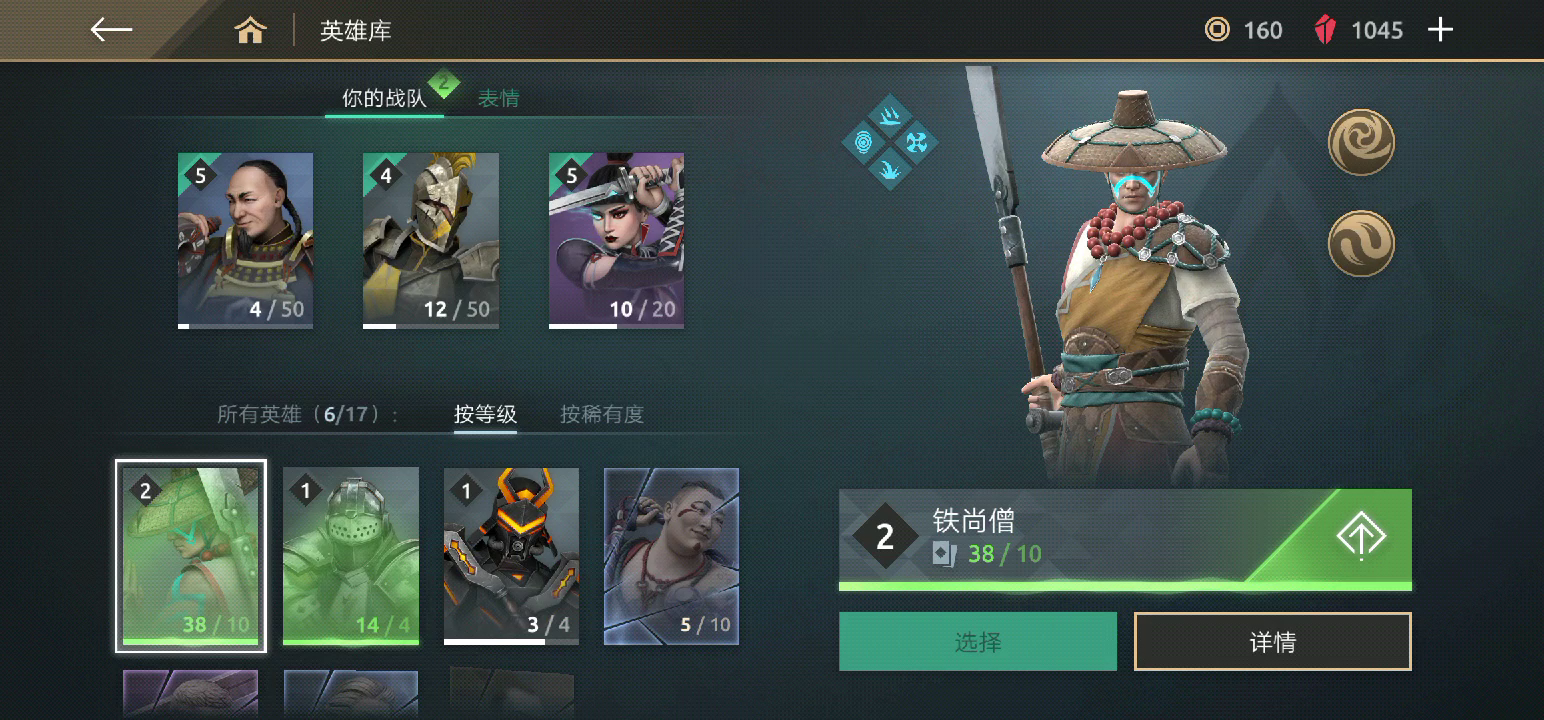Open the top circular faction emblem on right
The width and height of the screenshot is (1544, 720).
click(1361, 142)
